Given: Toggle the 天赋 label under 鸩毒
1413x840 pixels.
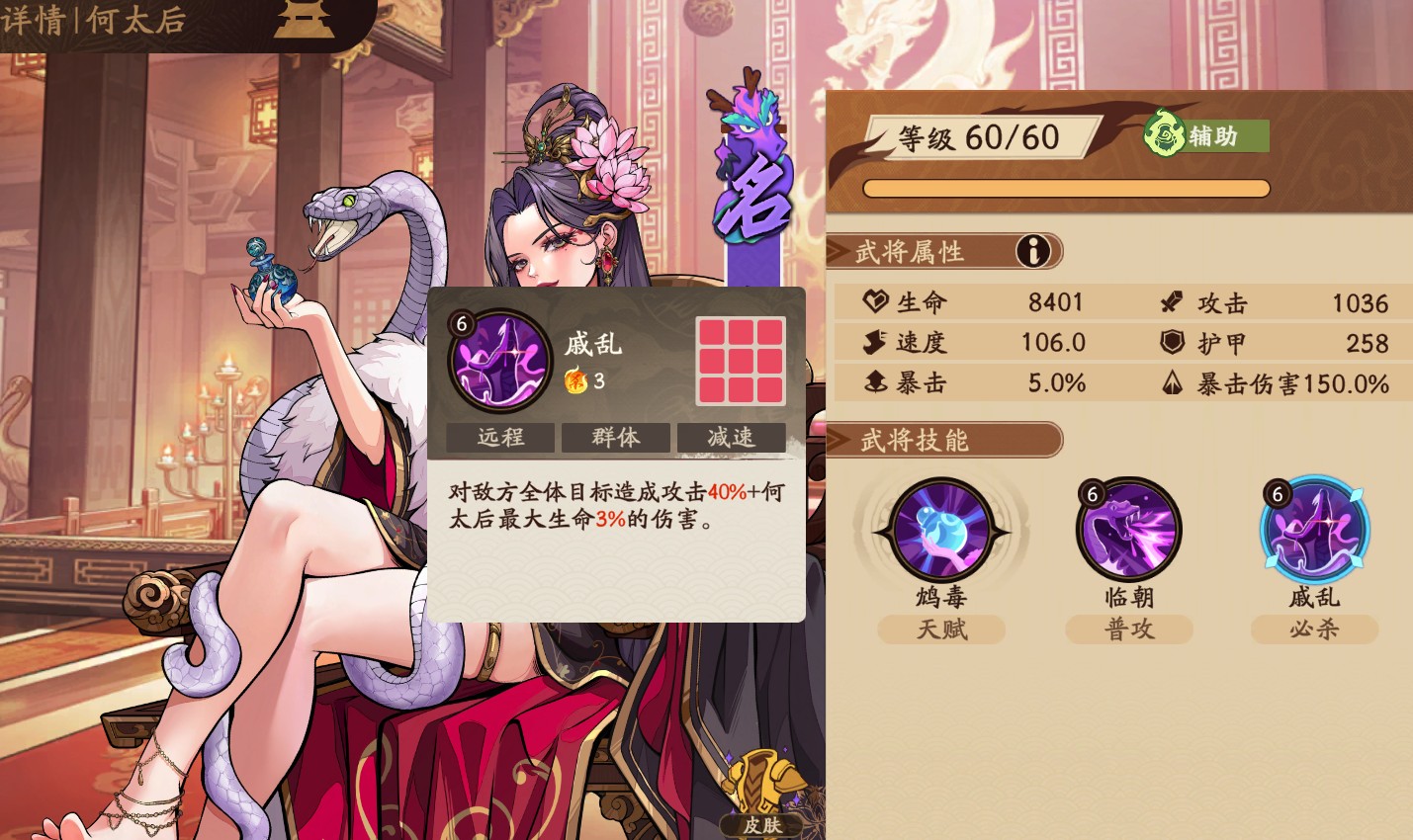Looking at the screenshot, I should (940, 630).
